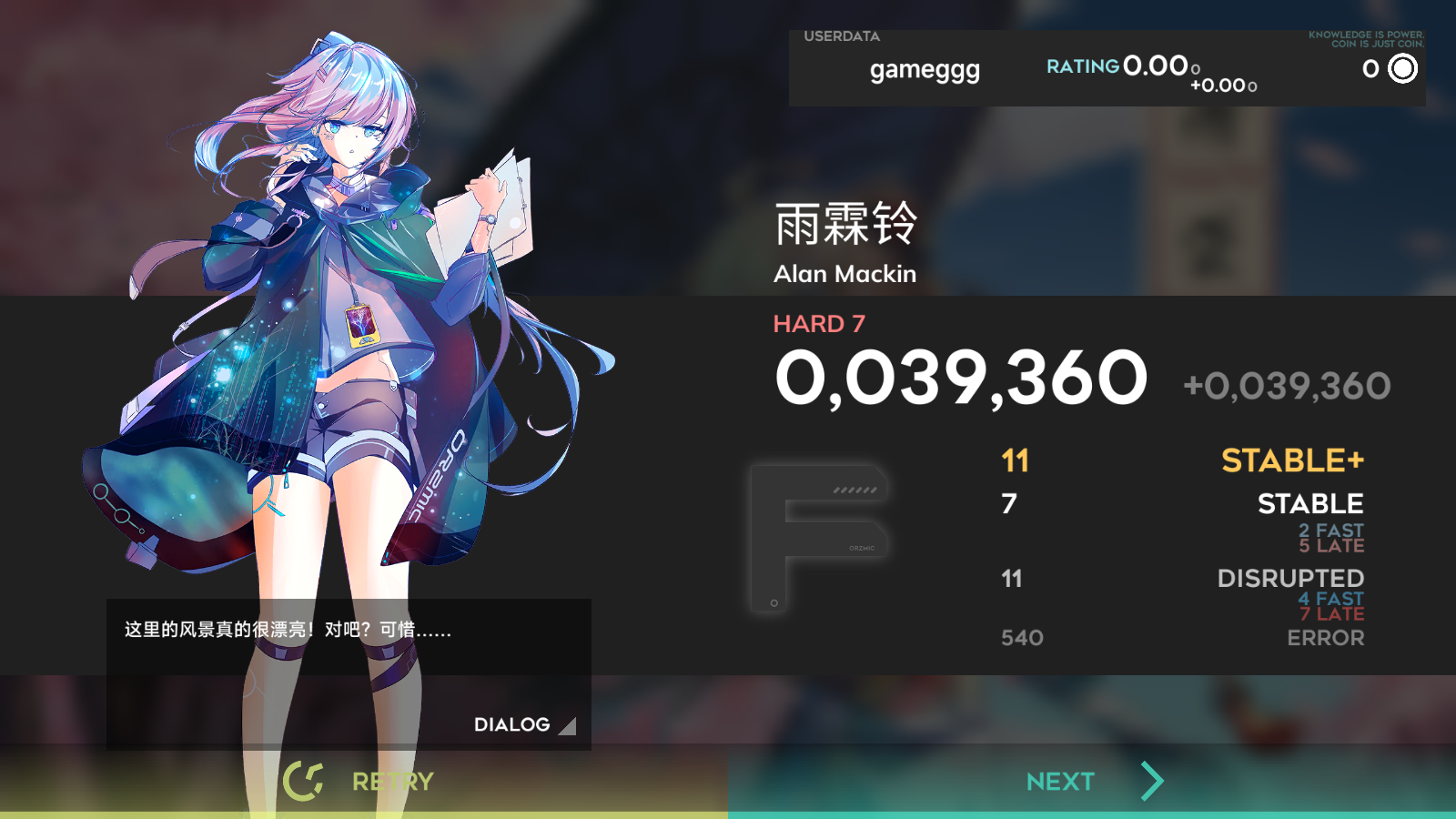Viewport: 1456px width, 819px height.
Task: Click the username gameggg
Action: tap(924, 70)
